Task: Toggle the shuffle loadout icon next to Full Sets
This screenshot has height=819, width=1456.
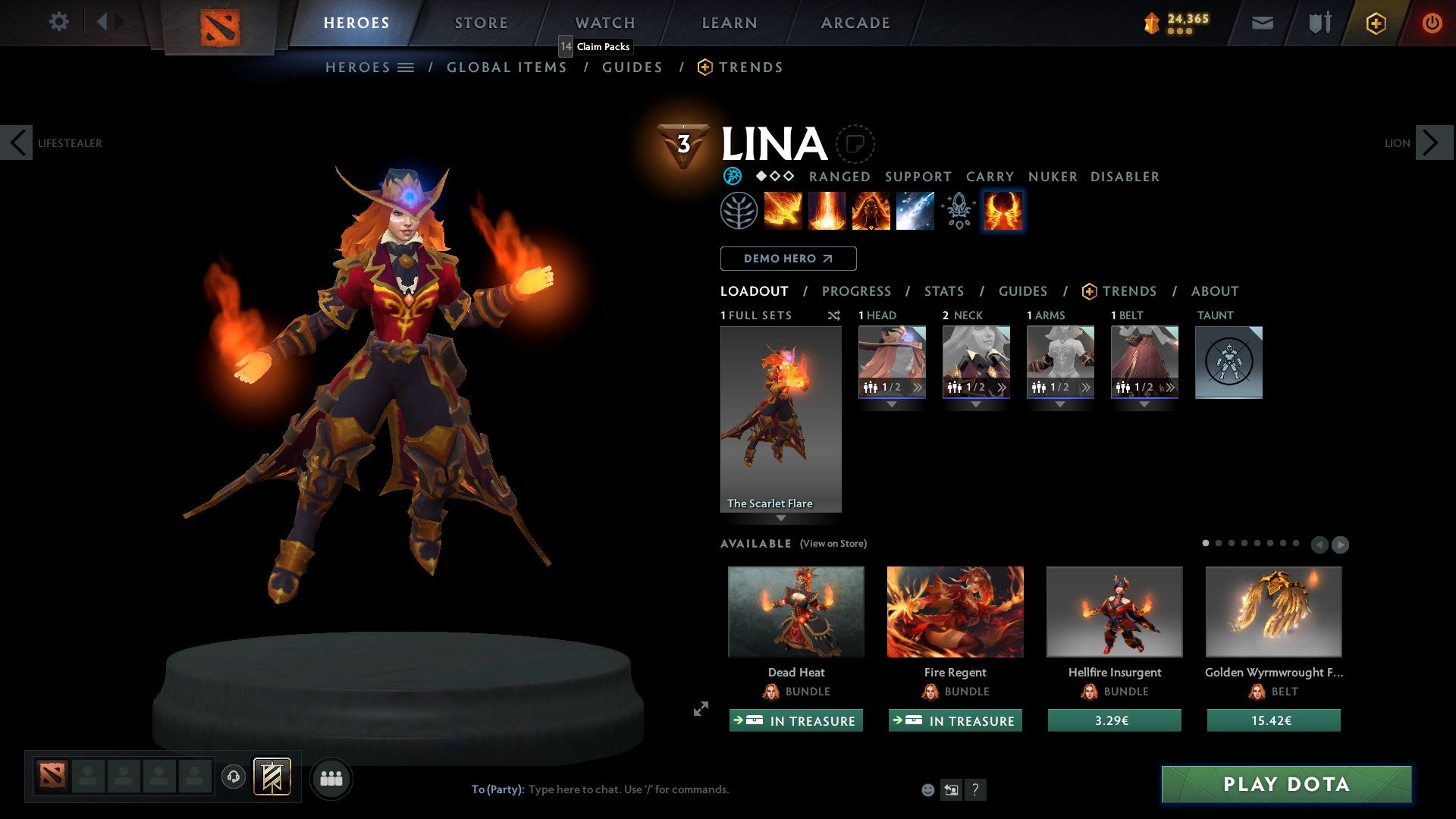Action: [x=833, y=315]
